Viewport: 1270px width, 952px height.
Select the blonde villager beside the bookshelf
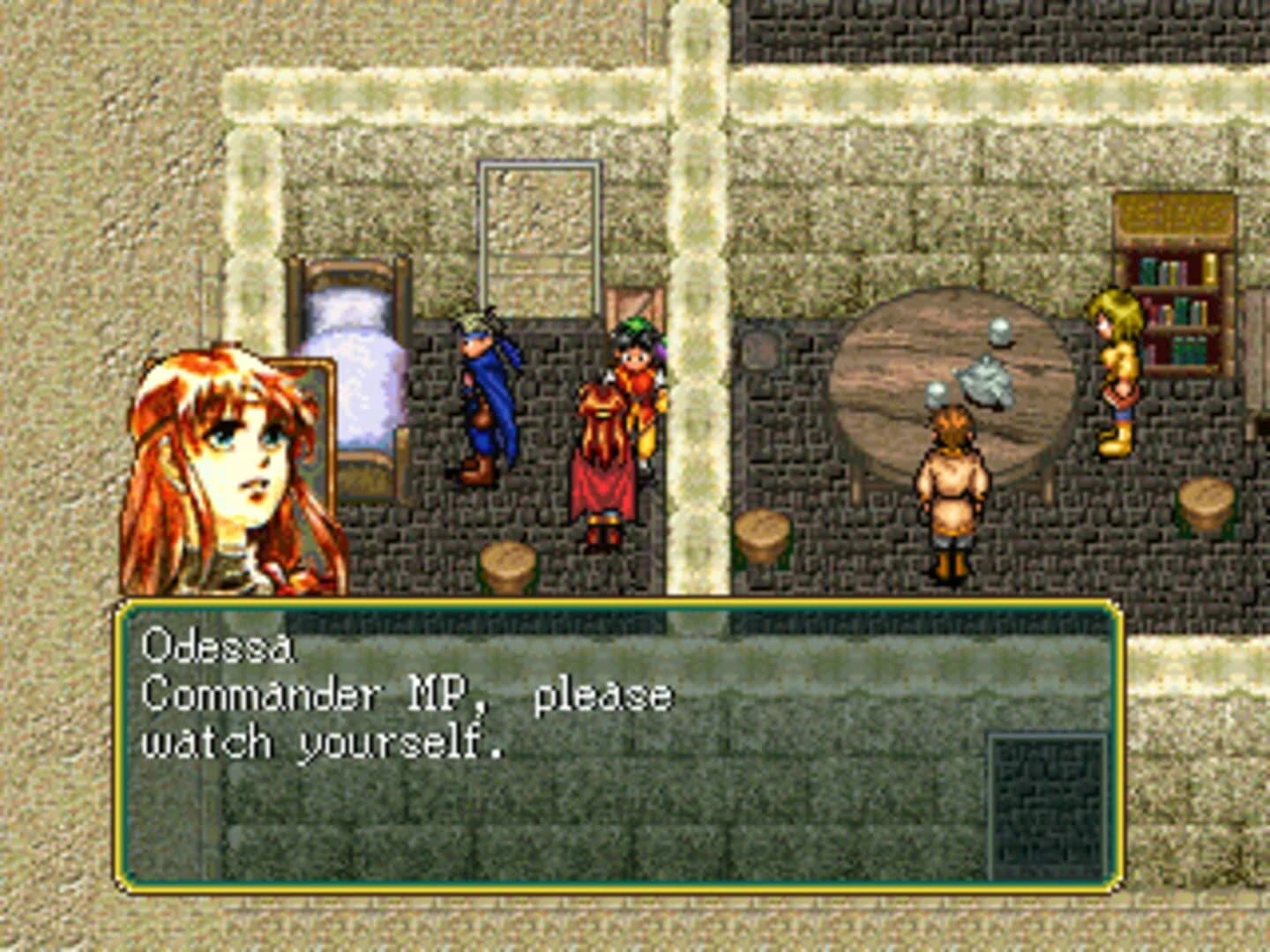pos(1114,370)
